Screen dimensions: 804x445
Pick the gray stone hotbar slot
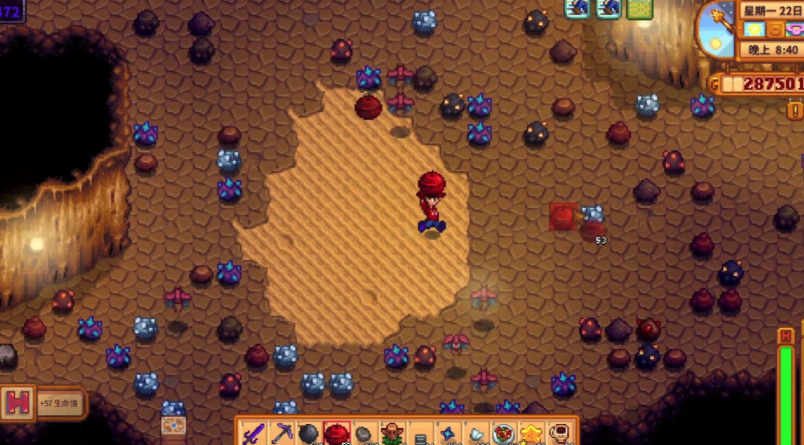365,435
